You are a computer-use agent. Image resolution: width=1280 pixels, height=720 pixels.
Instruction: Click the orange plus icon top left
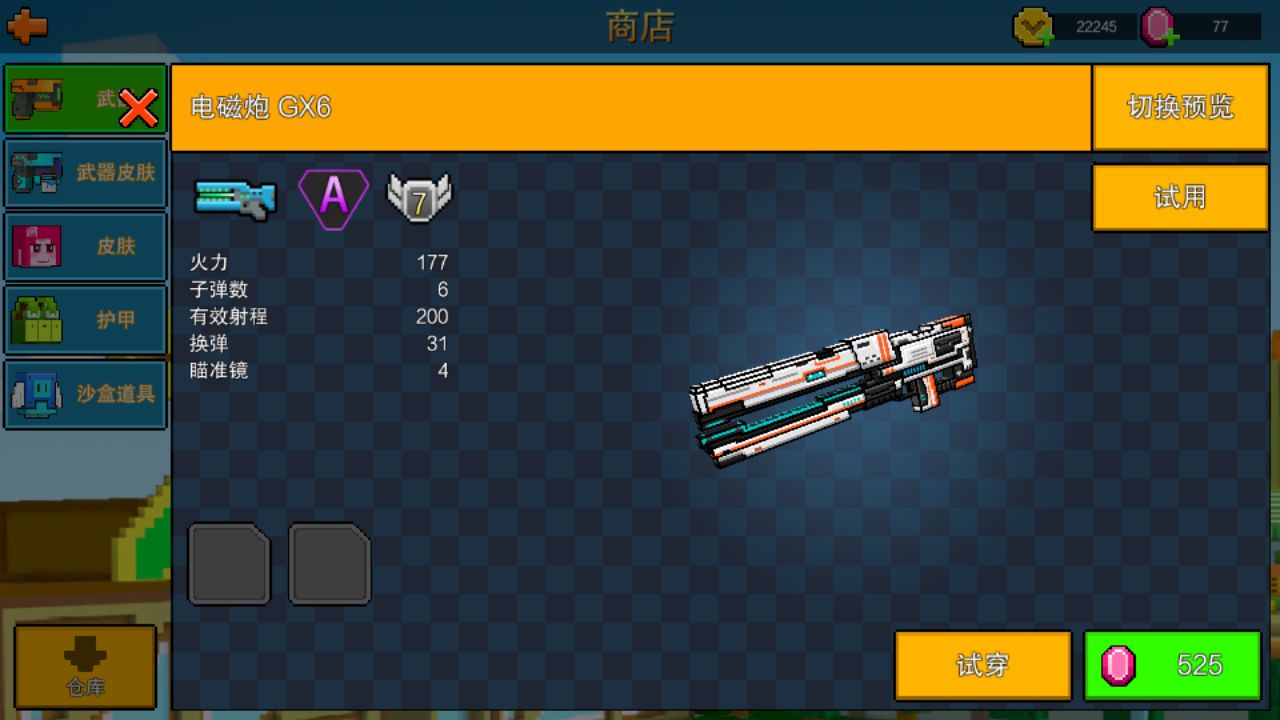[29, 25]
